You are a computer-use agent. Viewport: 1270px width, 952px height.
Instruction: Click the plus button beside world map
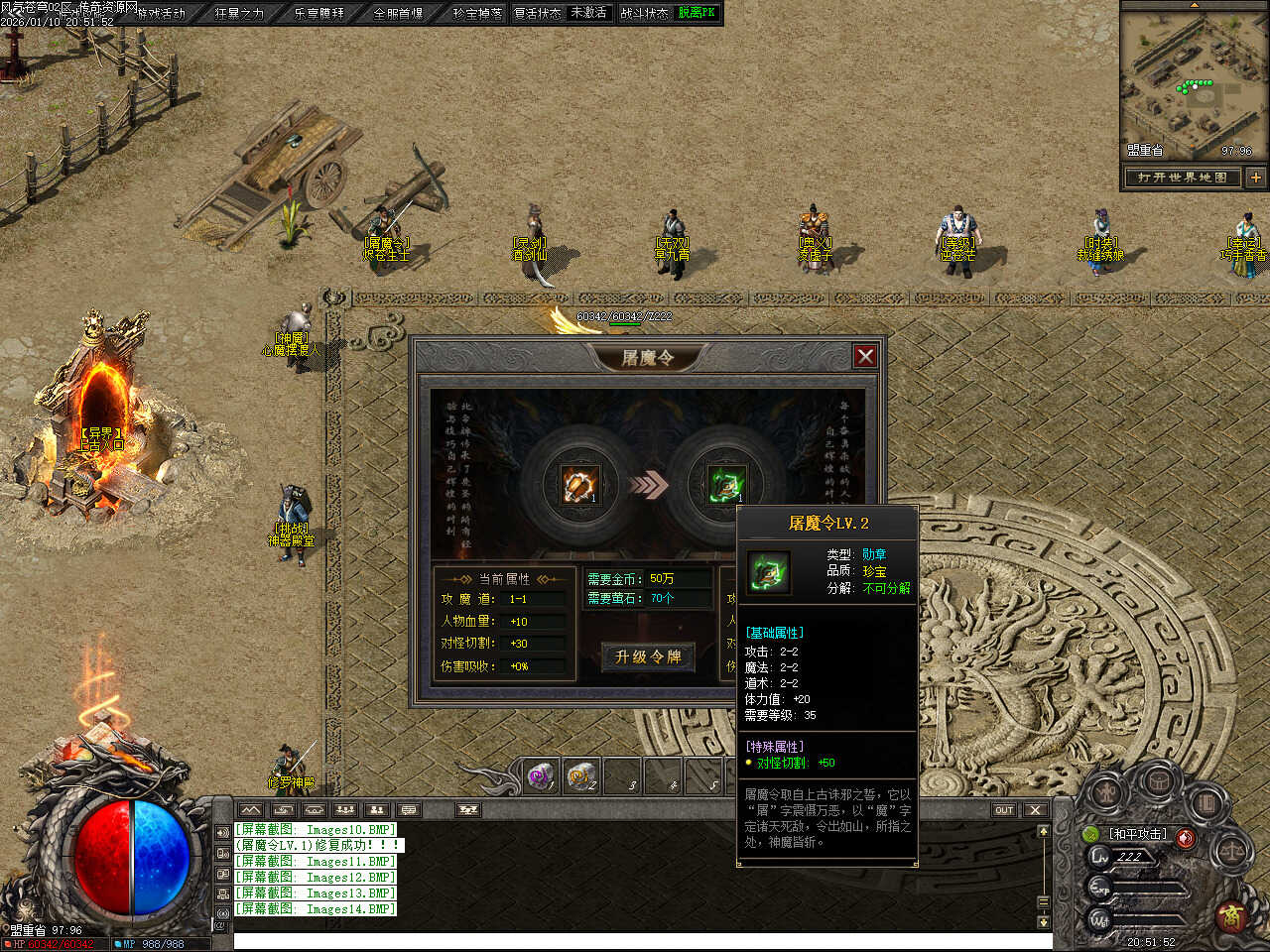tap(1255, 178)
